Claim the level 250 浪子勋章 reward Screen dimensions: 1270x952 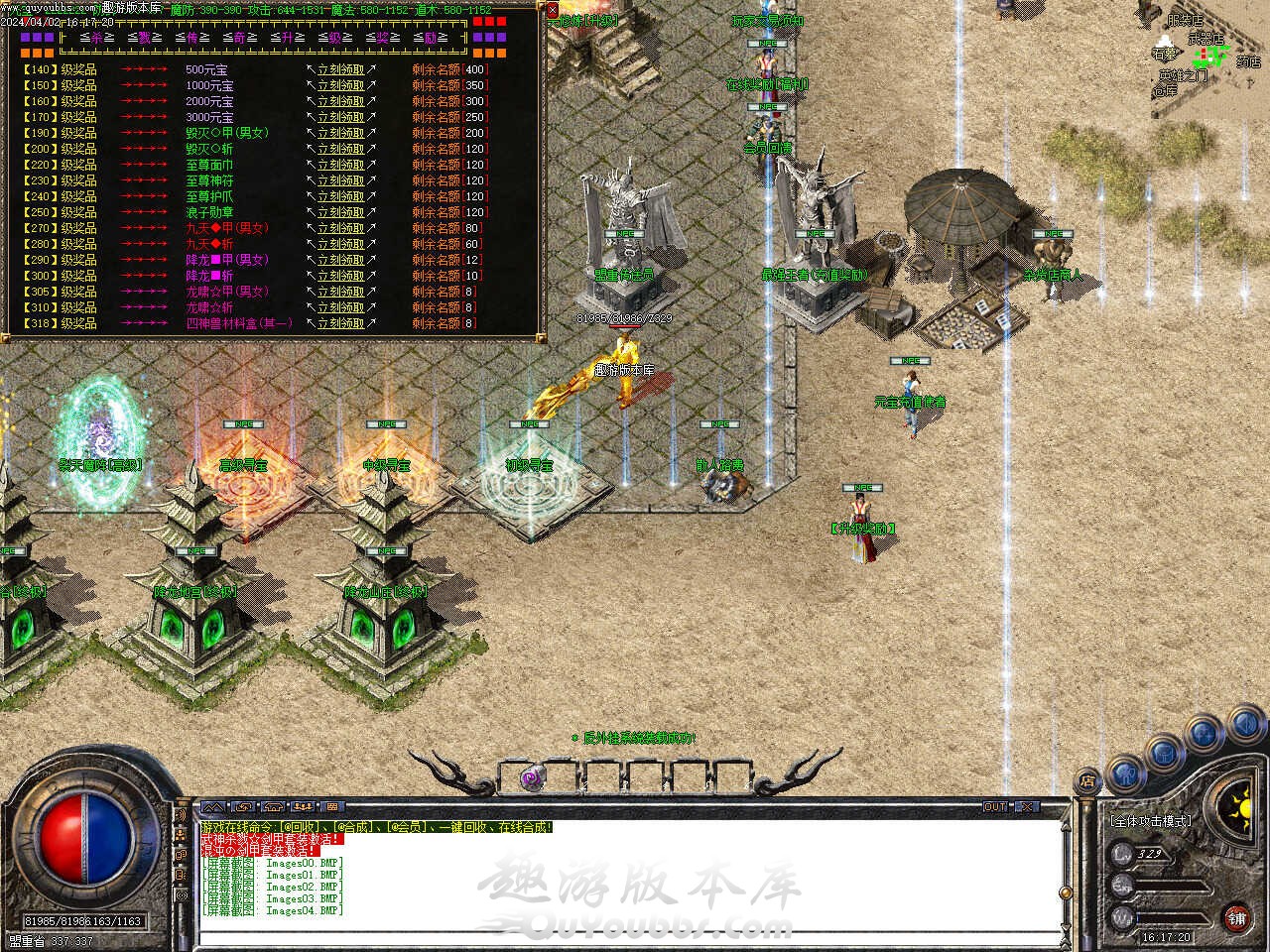tap(340, 213)
